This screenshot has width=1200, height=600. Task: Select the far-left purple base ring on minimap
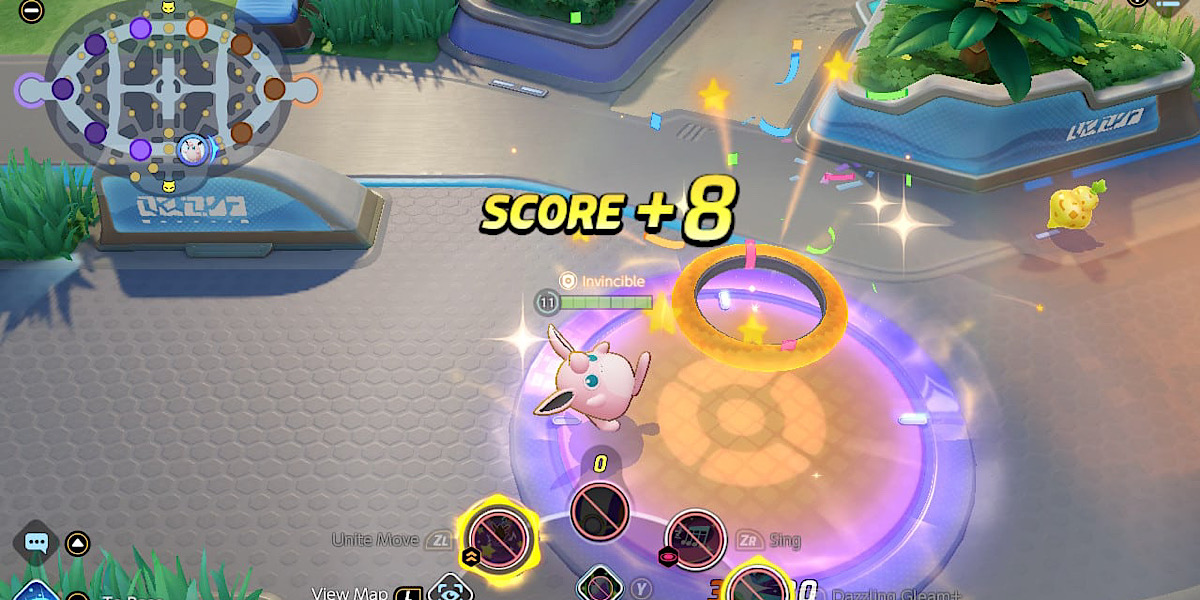click(32, 90)
